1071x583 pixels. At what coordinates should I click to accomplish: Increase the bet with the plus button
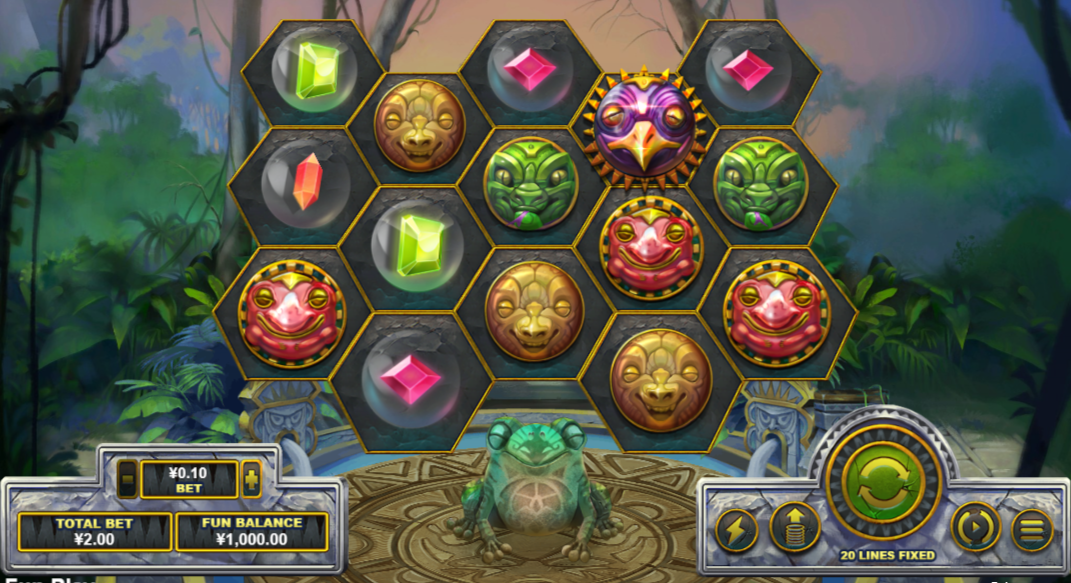[251, 479]
